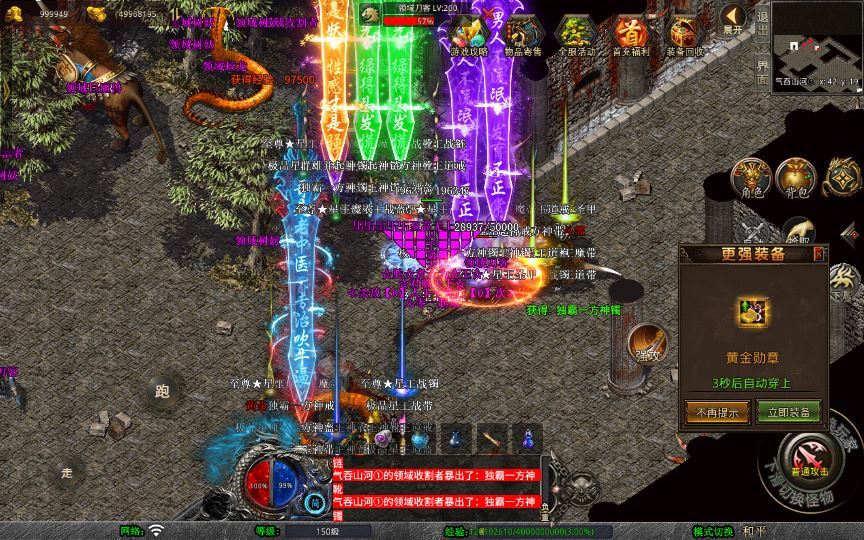Screen dimensions: 864x540
Task: Close the 更强装备 popup
Action: [x=819, y=253]
